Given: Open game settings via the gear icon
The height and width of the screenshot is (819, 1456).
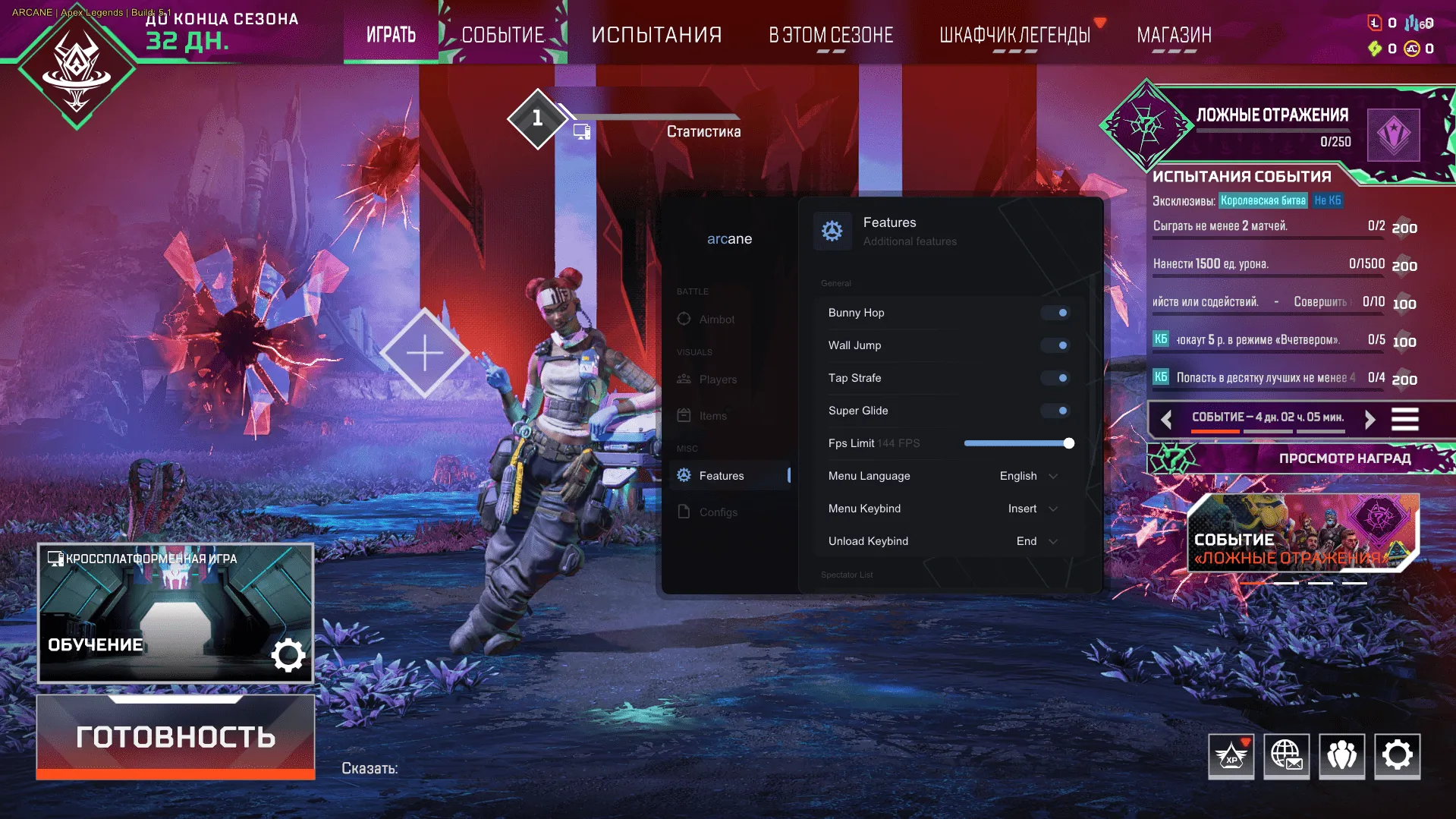Looking at the screenshot, I should [1397, 756].
